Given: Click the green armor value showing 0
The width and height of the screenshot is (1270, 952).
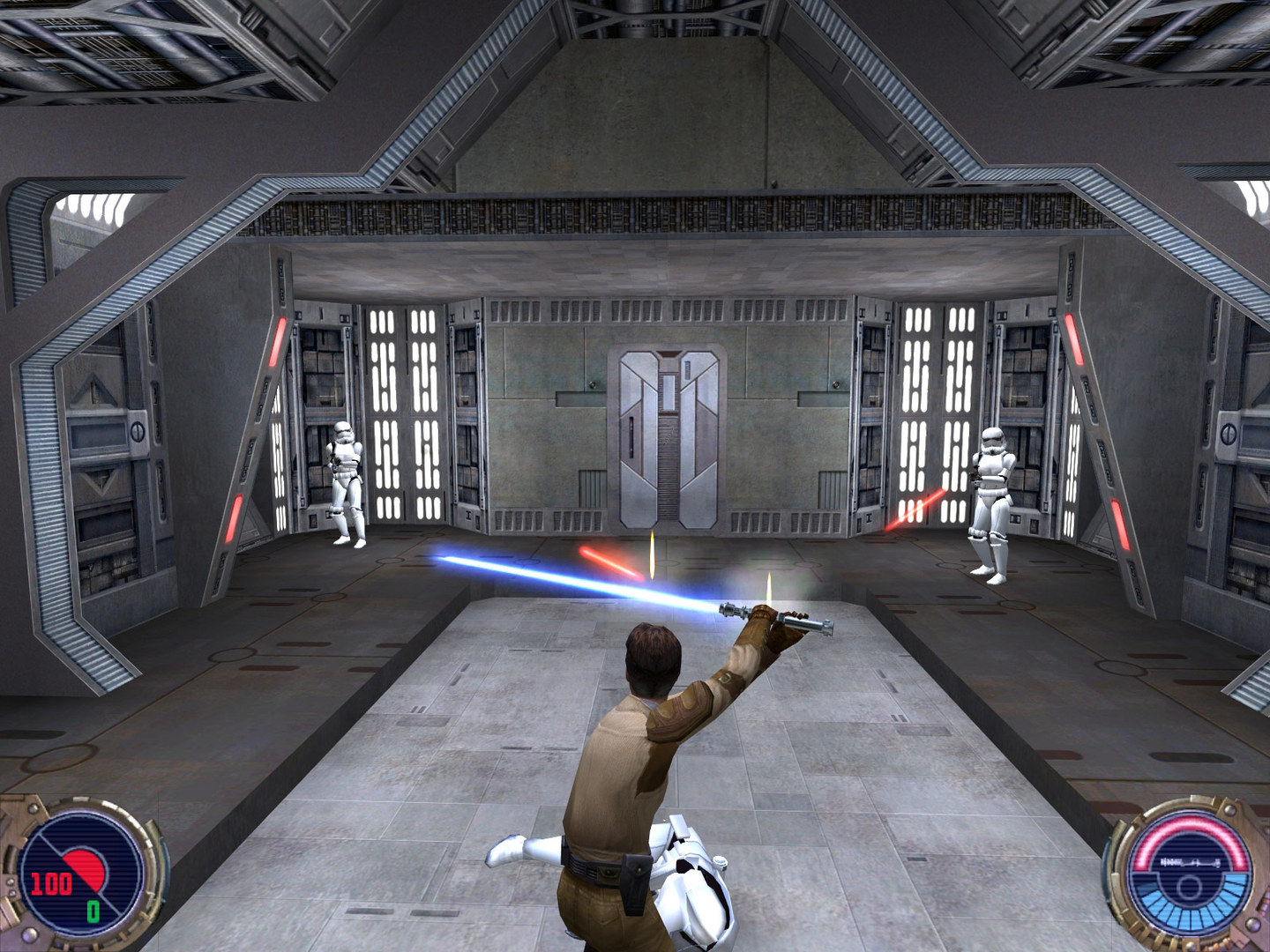Looking at the screenshot, I should pos(93,911).
